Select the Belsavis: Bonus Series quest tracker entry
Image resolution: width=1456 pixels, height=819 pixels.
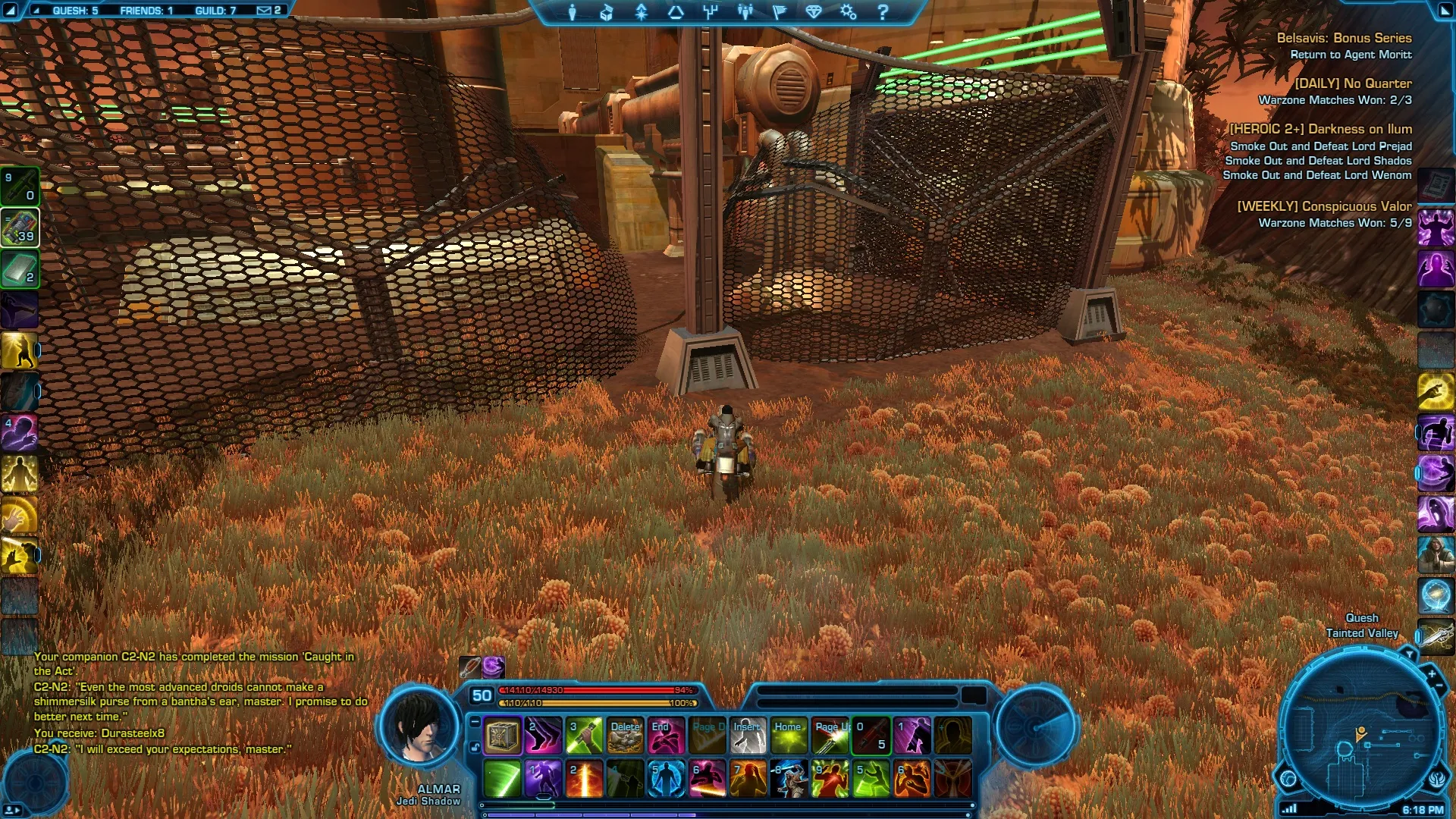(x=1344, y=38)
